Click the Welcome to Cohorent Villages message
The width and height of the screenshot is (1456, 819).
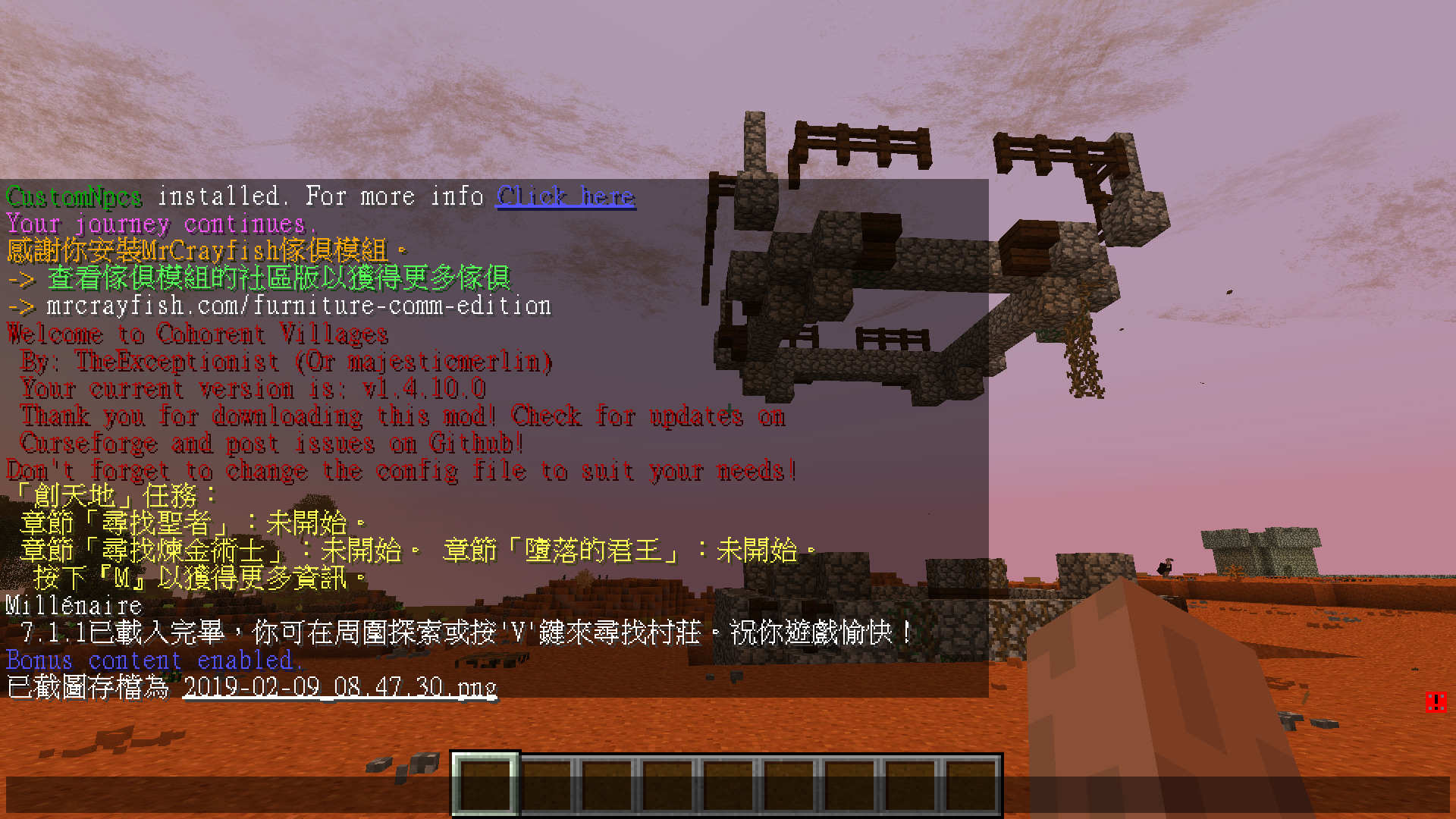[x=197, y=334]
